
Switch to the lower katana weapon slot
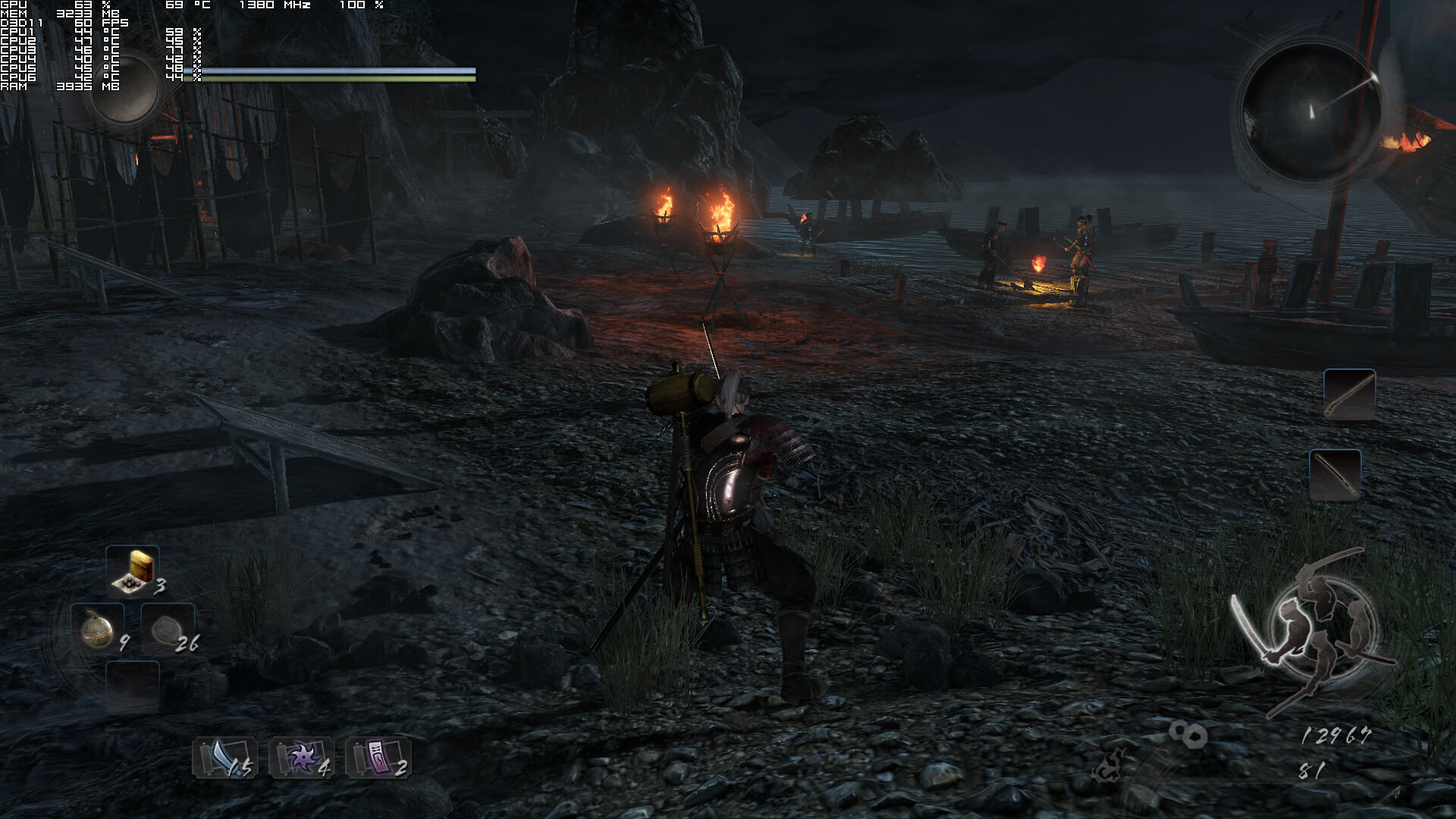coord(1335,475)
